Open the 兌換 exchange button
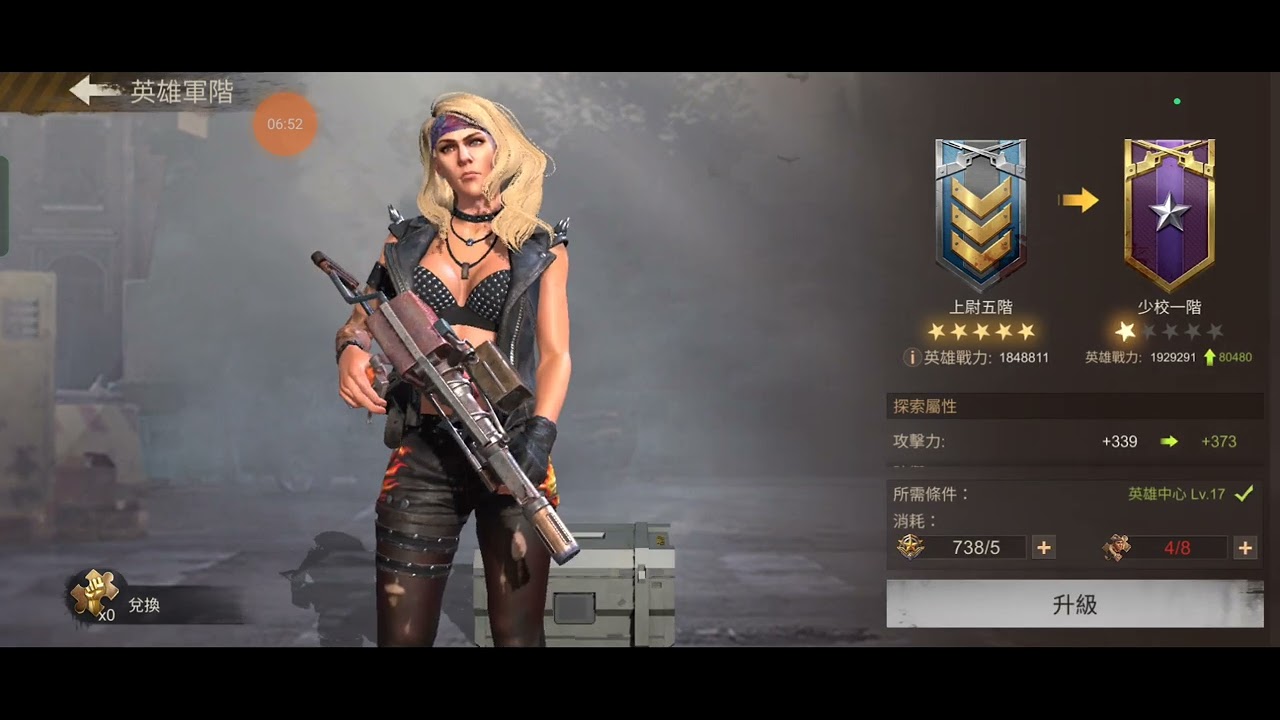Image resolution: width=1280 pixels, height=720 pixels. click(143, 605)
